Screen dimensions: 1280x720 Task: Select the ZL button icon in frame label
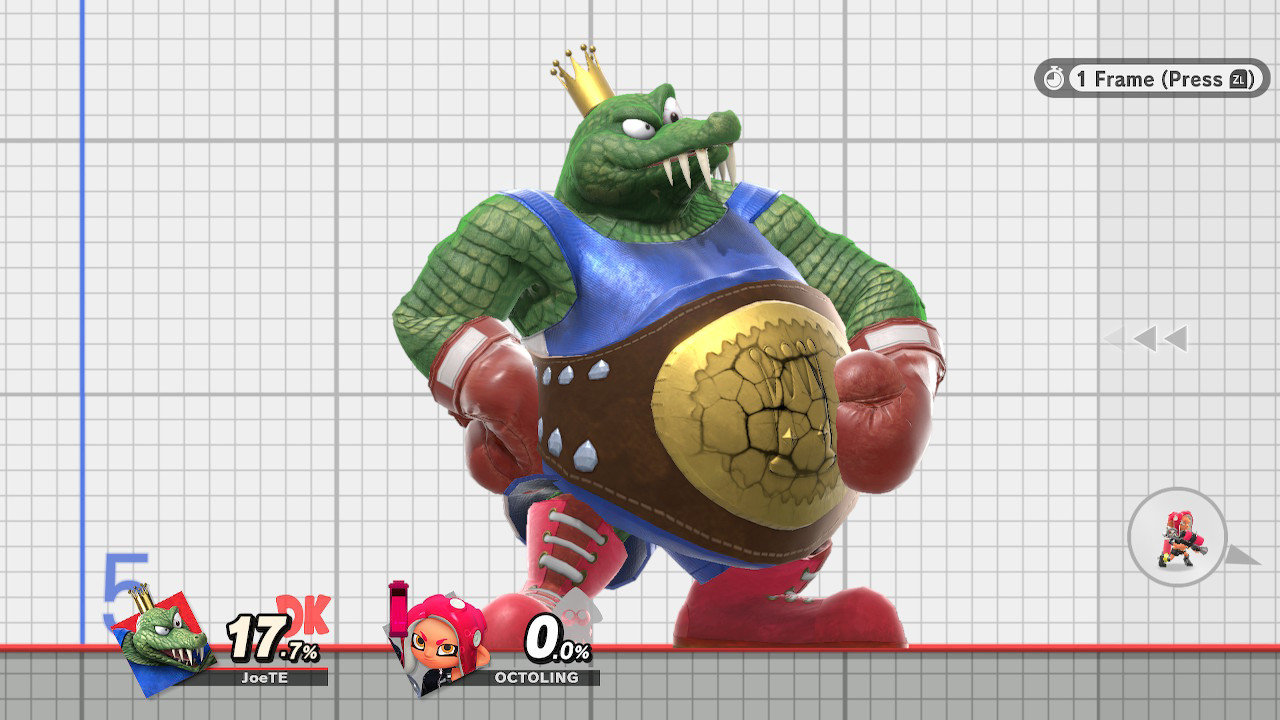(x=1237, y=81)
